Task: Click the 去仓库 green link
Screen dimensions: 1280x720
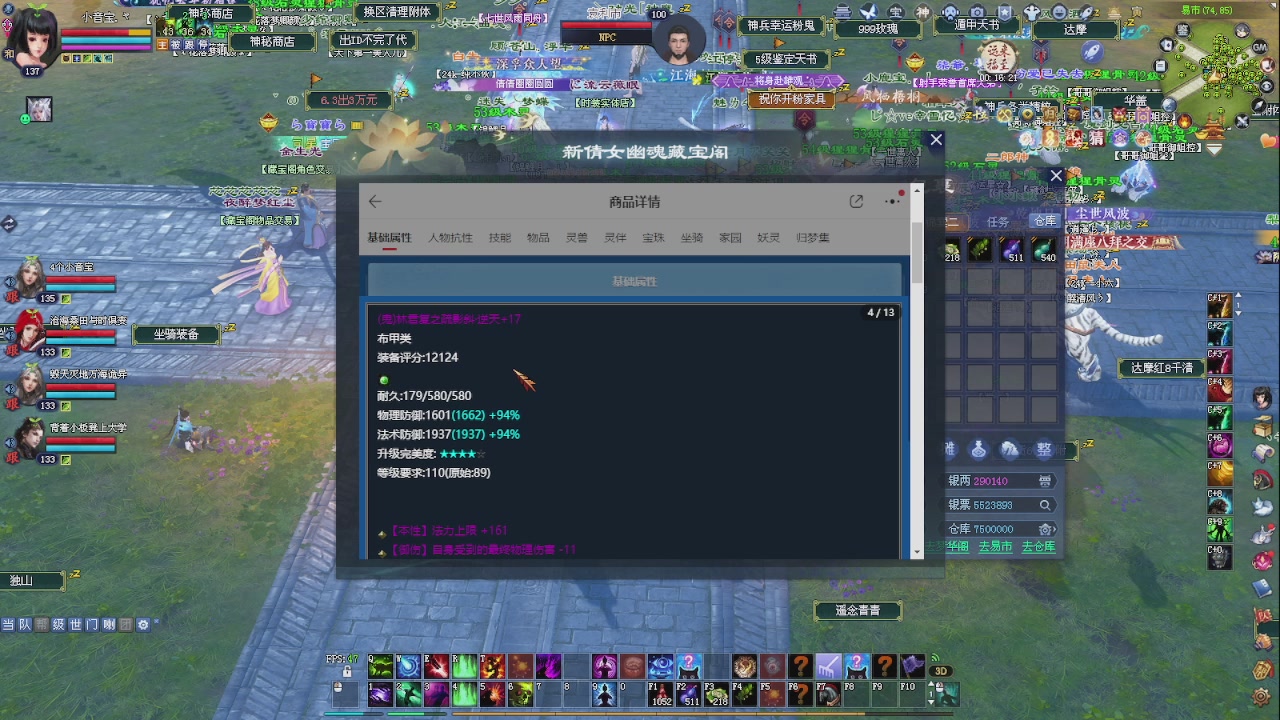Action: (1037, 547)
